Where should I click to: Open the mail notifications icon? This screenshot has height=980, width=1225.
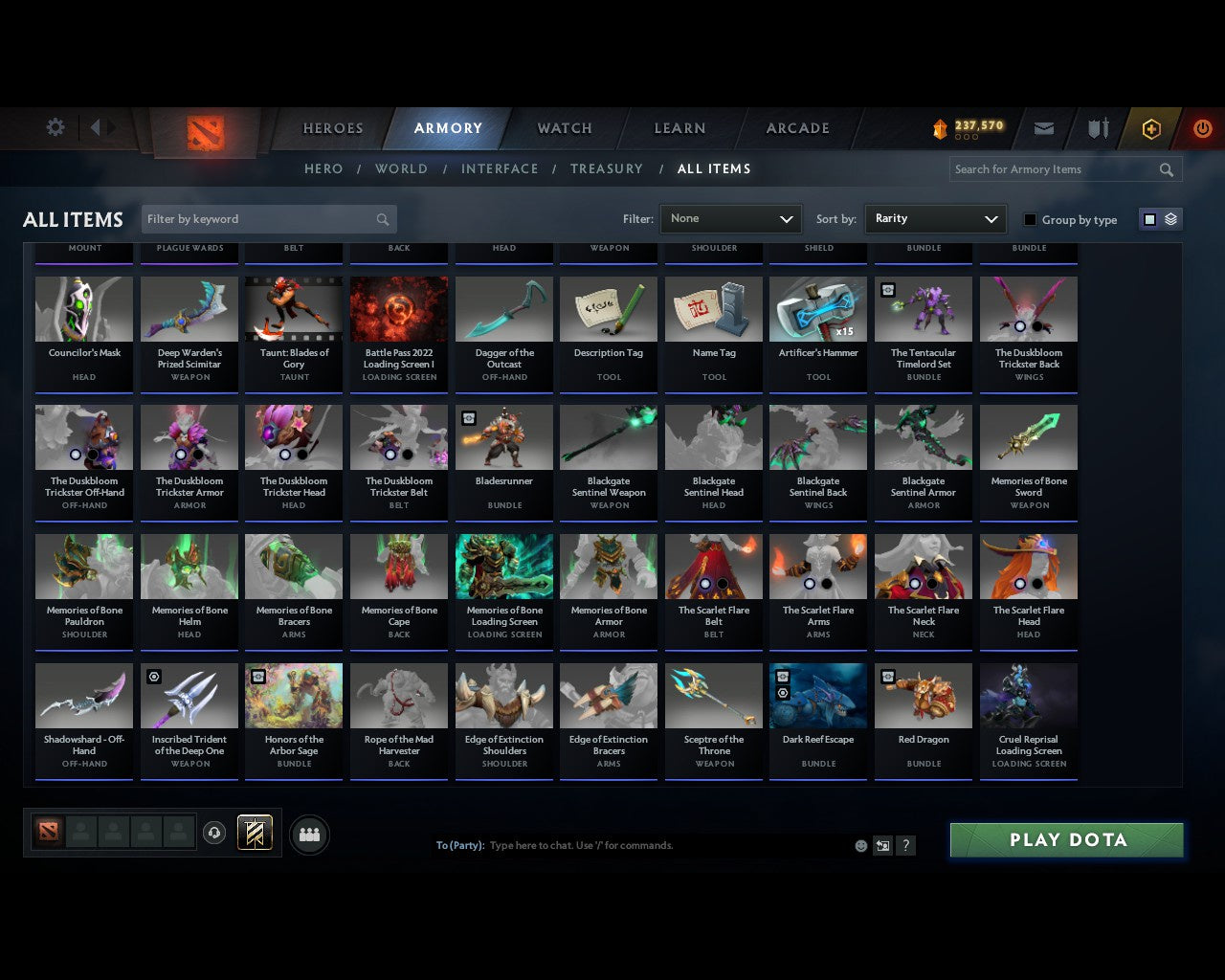click(x=1043, y=128)
